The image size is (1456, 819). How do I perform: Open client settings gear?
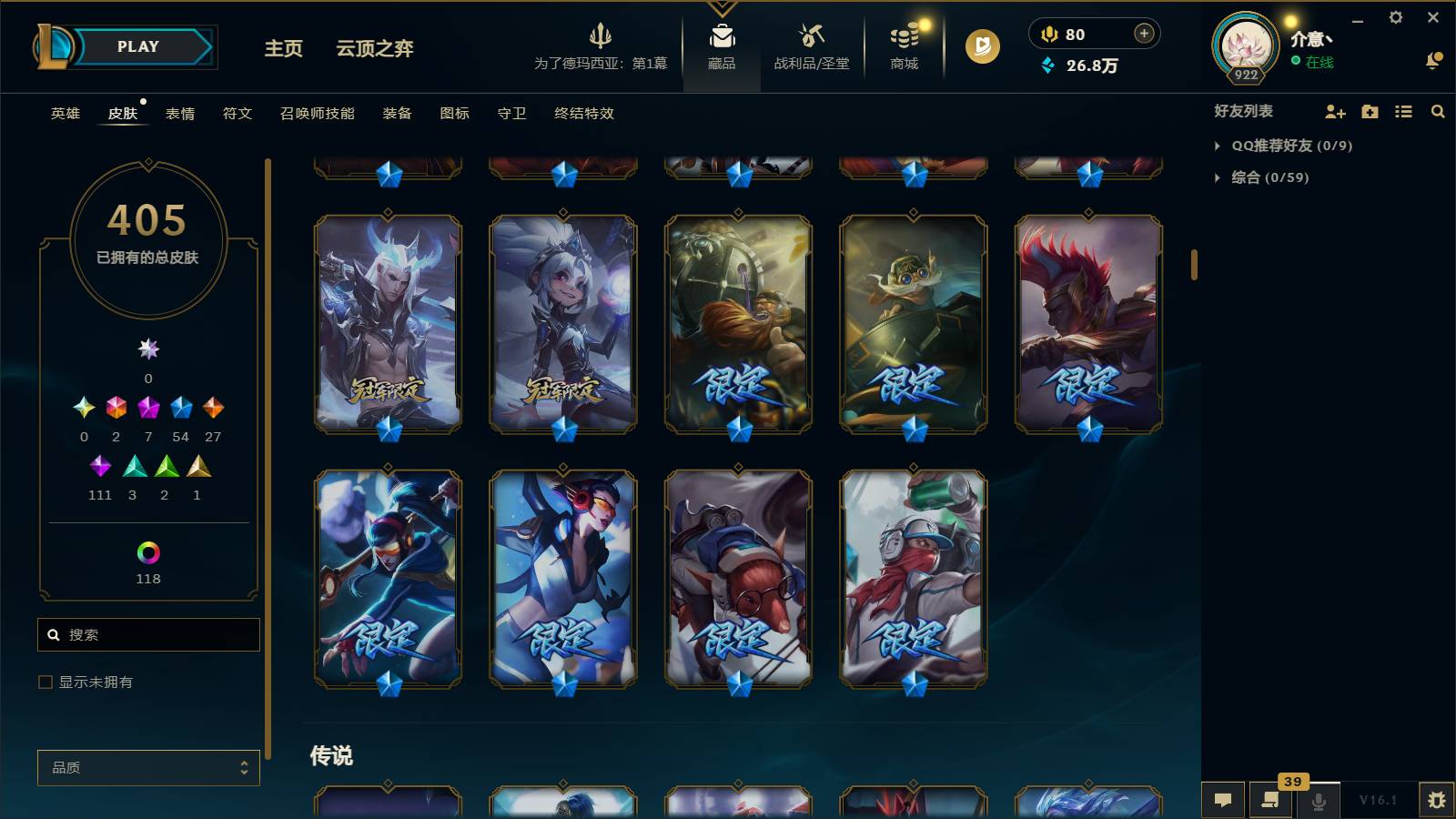click(1397, 16)
